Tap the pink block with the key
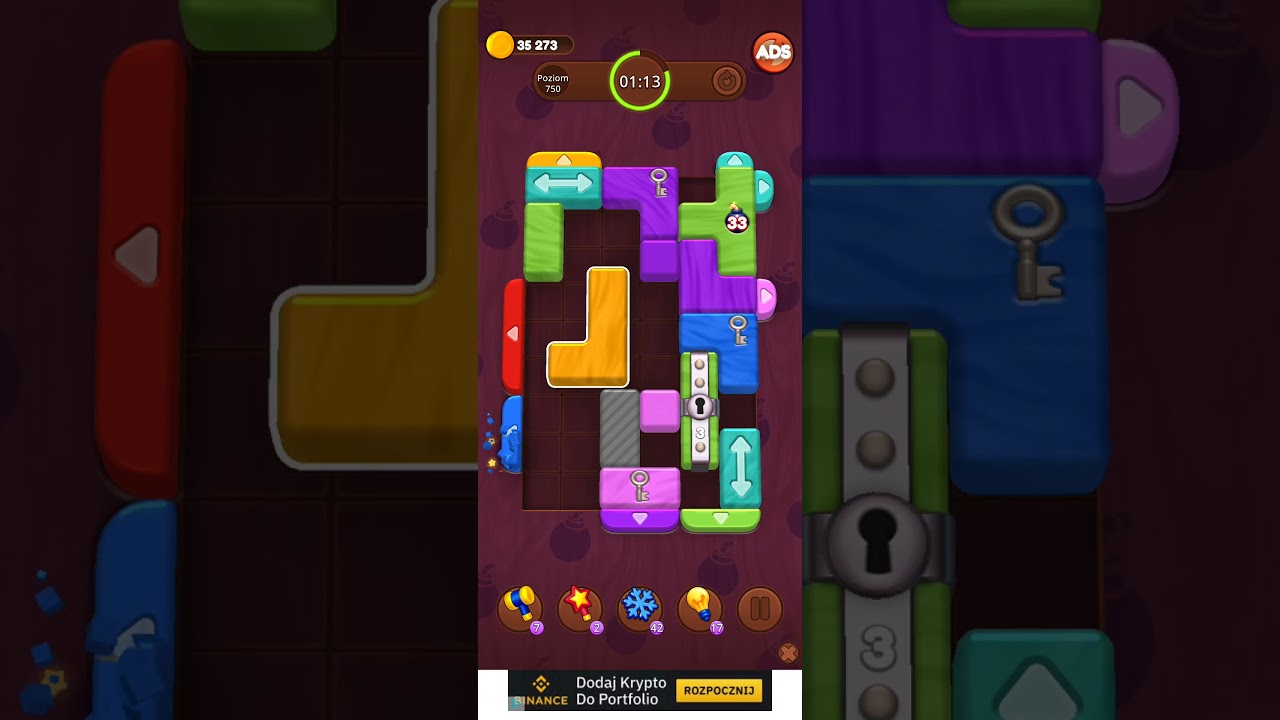Image resolution: width=1280 pixels, height=720 pixels. [638, 487]
